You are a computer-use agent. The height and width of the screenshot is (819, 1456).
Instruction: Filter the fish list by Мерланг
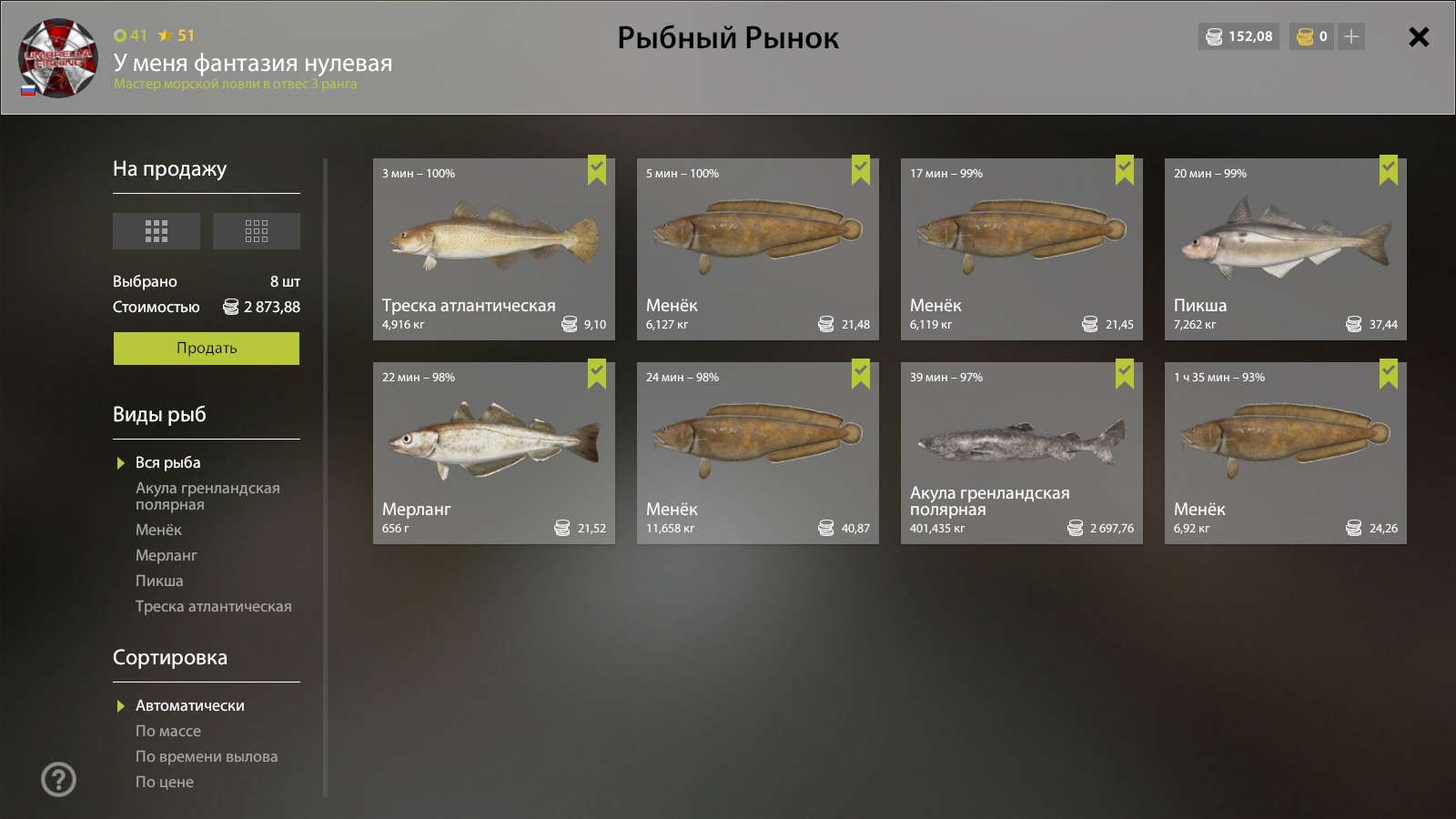click(x=166, y=555)
